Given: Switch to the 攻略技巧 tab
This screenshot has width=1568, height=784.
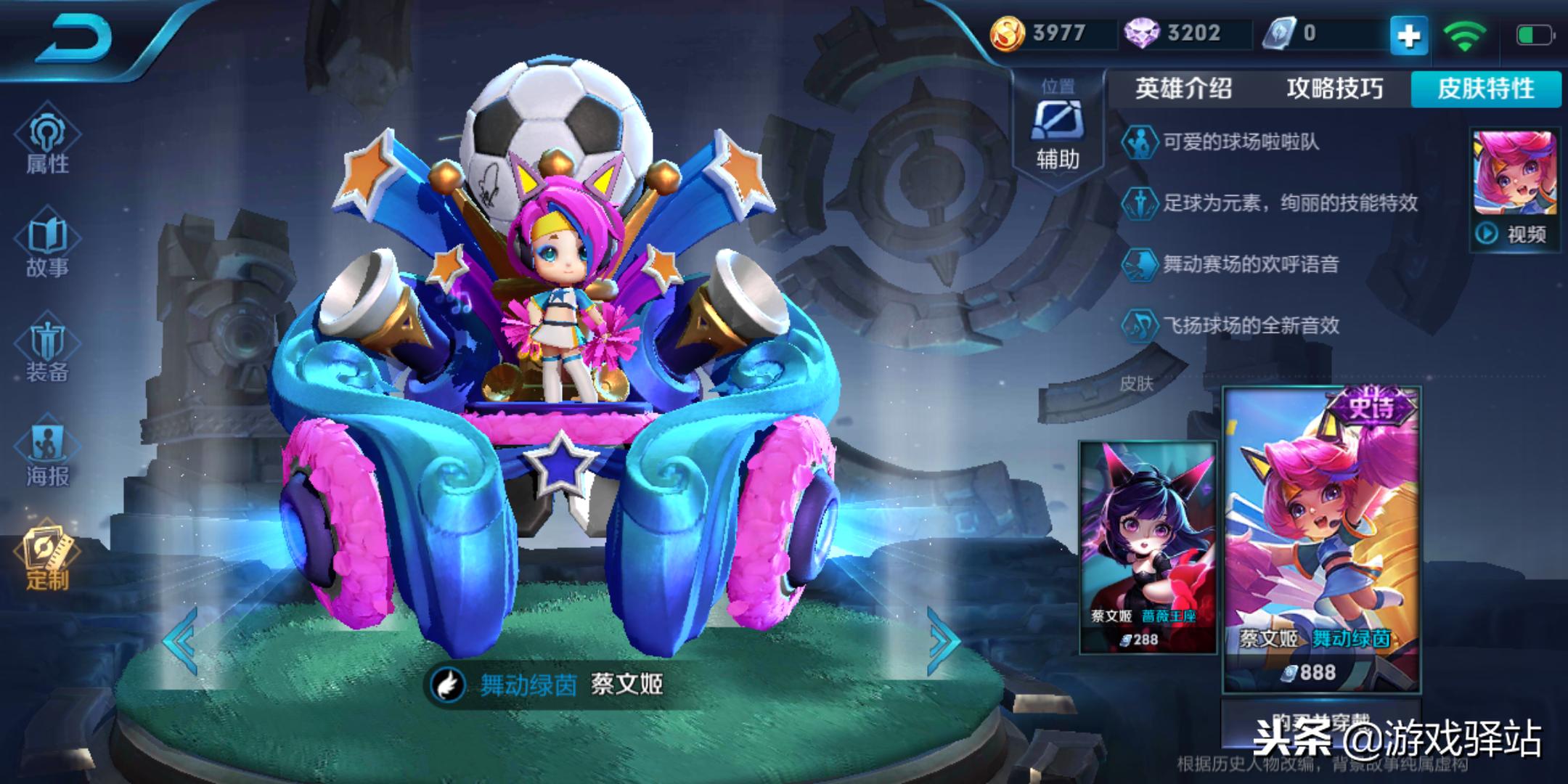Looking at the screenshot, I should pyautogui.click(x=1334, y=89).
